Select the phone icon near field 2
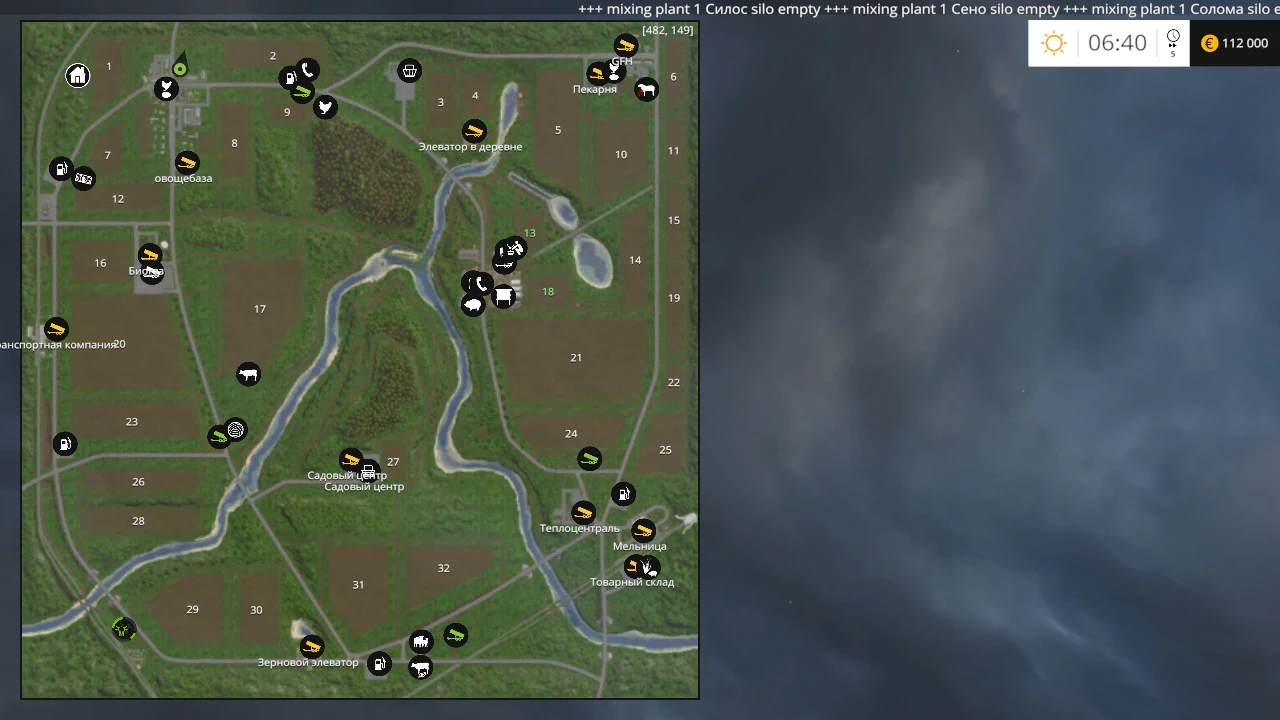 307,70
